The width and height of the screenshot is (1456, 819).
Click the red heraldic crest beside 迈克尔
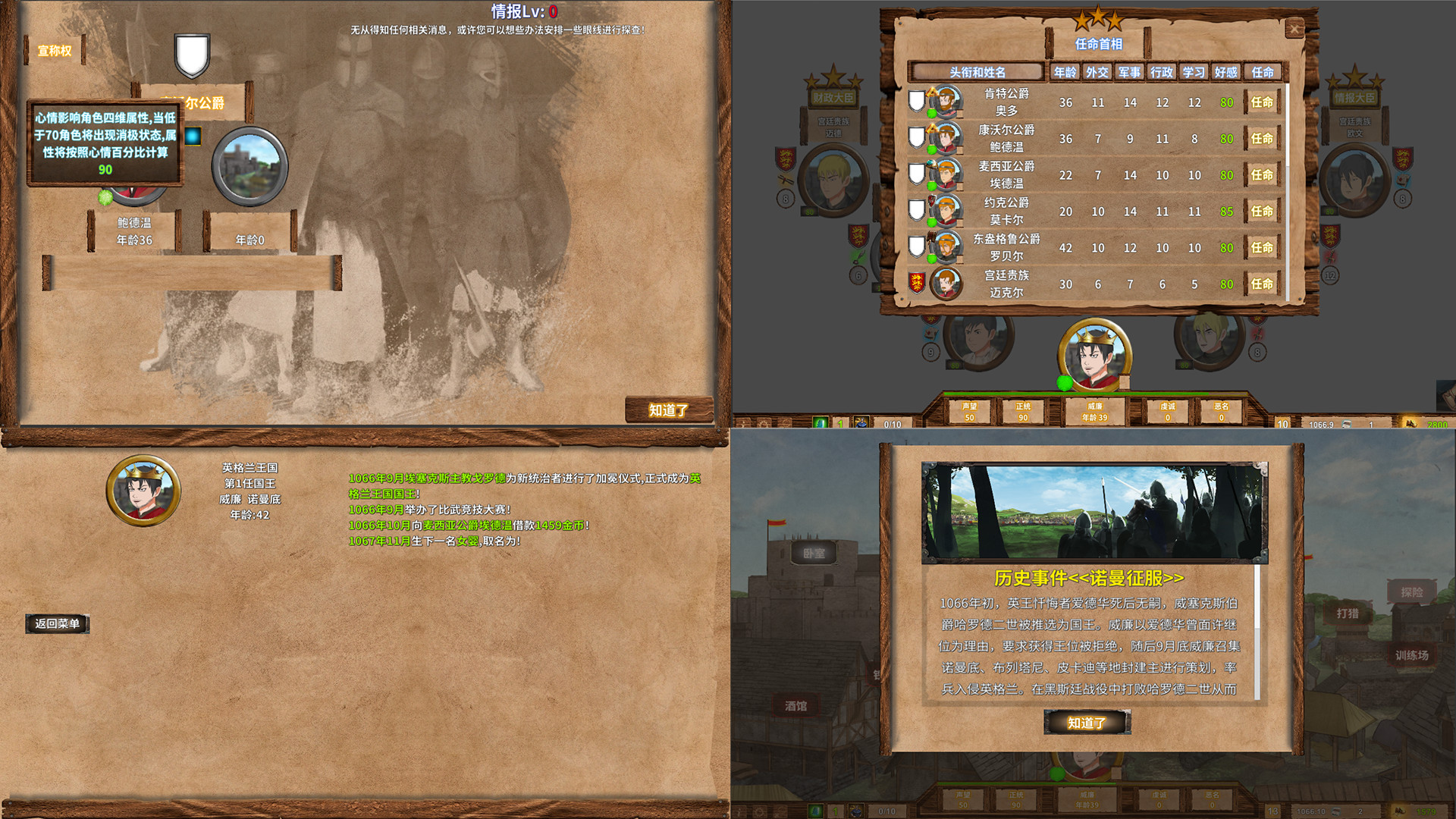point(918,283)
